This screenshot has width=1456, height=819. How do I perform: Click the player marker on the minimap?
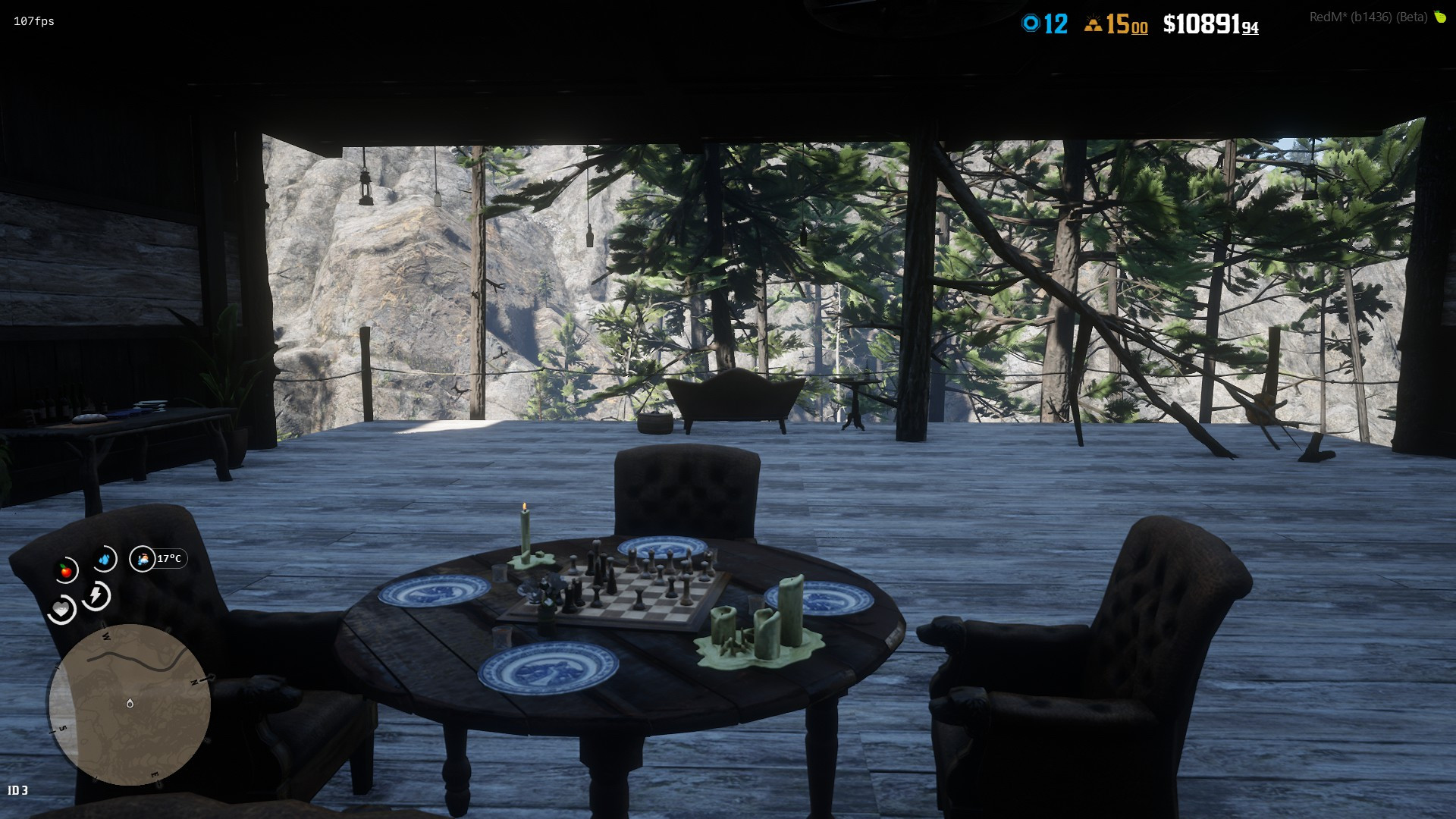(x=130, y=704)
